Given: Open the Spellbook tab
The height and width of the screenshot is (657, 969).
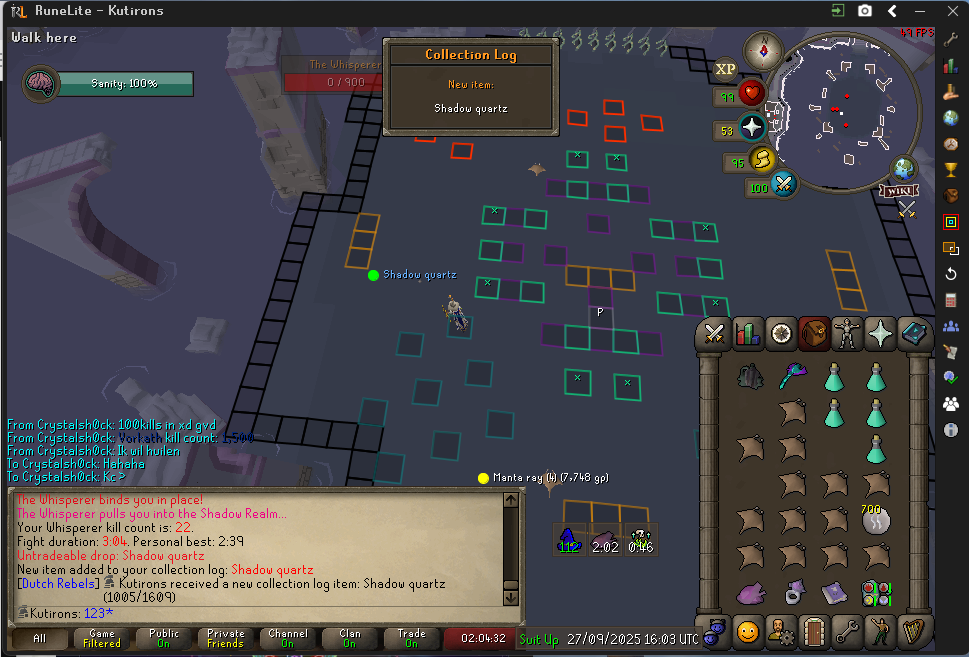Looking at the screenshot, I should (914, 333).
